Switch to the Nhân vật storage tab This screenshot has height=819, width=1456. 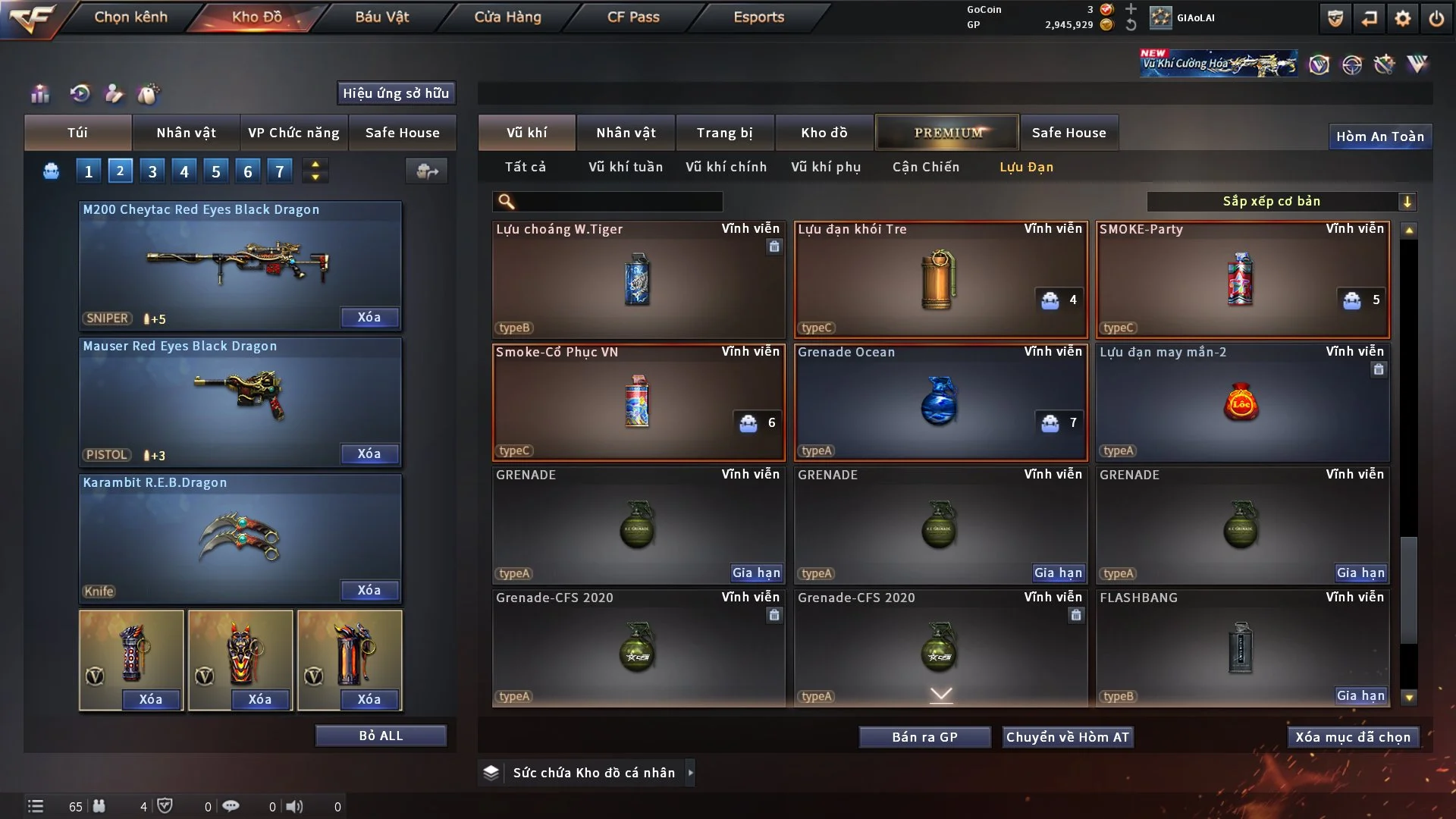tap(626, 133)
